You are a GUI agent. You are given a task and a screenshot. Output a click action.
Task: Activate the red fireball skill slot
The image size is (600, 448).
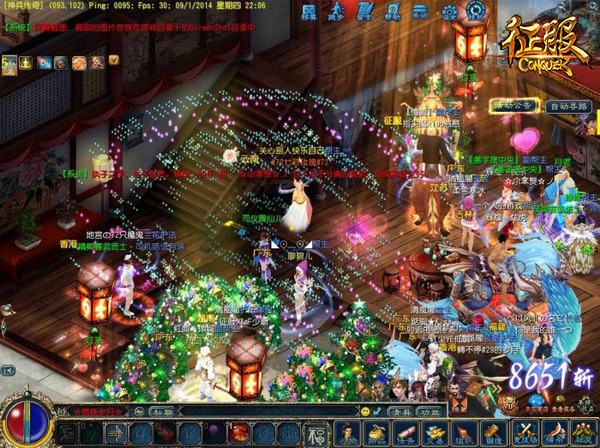click(x=239, y=433)
